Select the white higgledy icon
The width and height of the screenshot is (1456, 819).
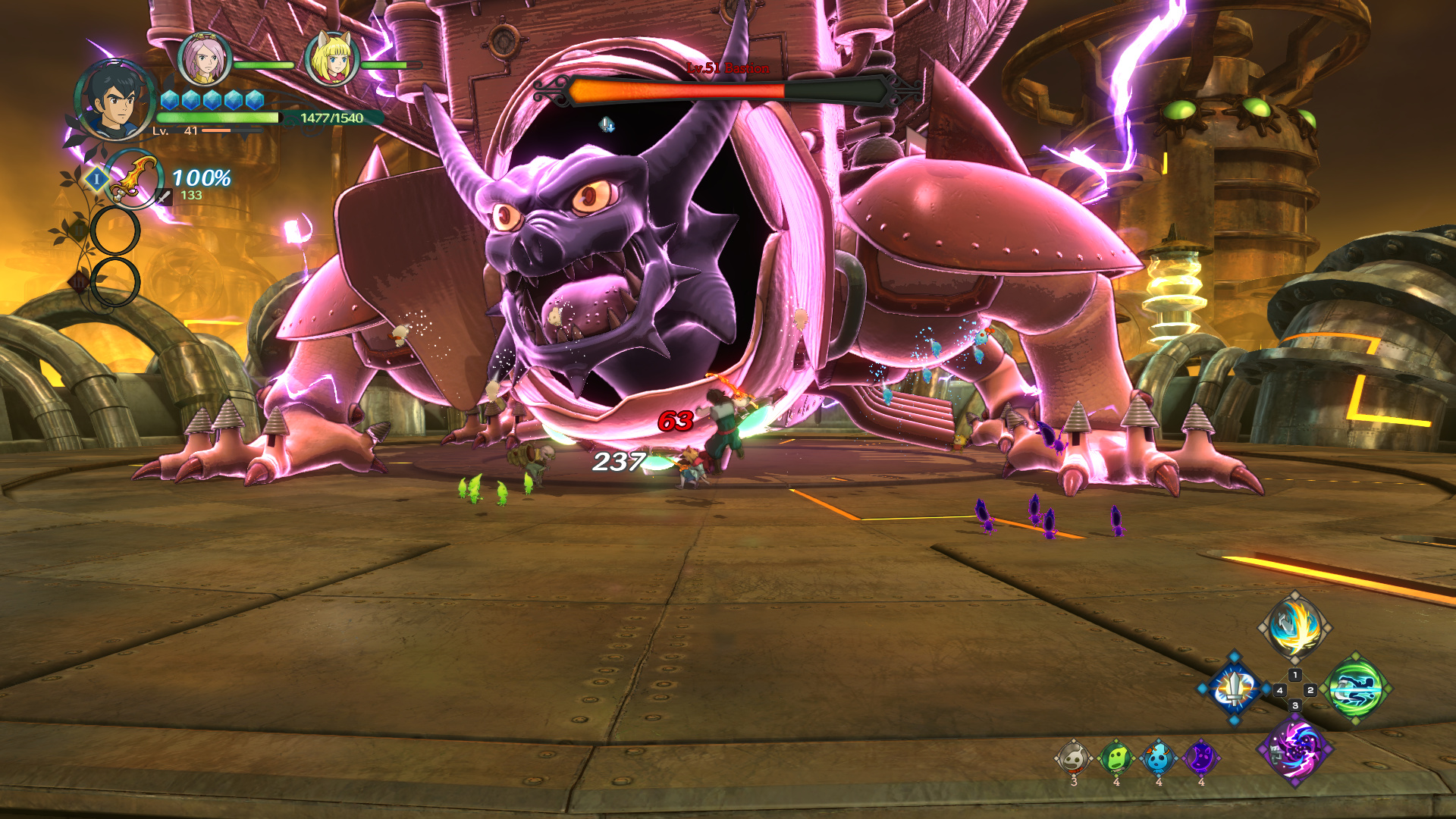(x=1074, y=758)
